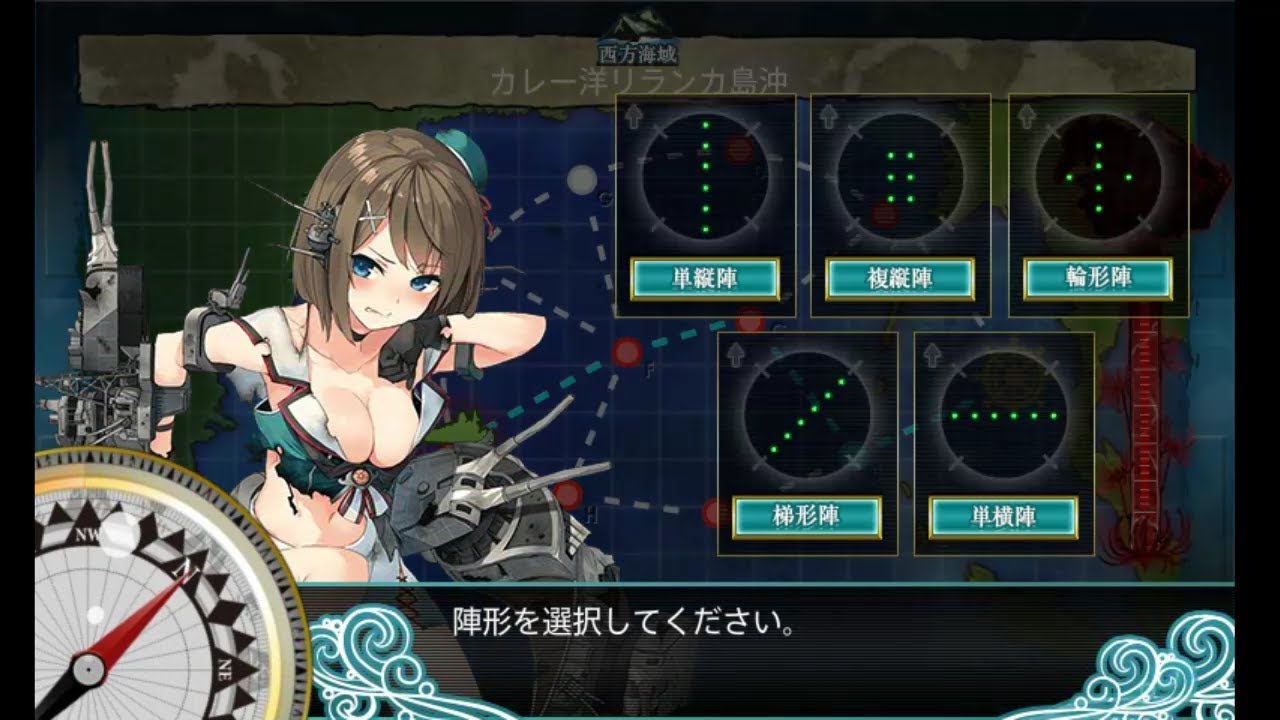Choose the 複縦陣 double line formation button

(x=900, y=279)
